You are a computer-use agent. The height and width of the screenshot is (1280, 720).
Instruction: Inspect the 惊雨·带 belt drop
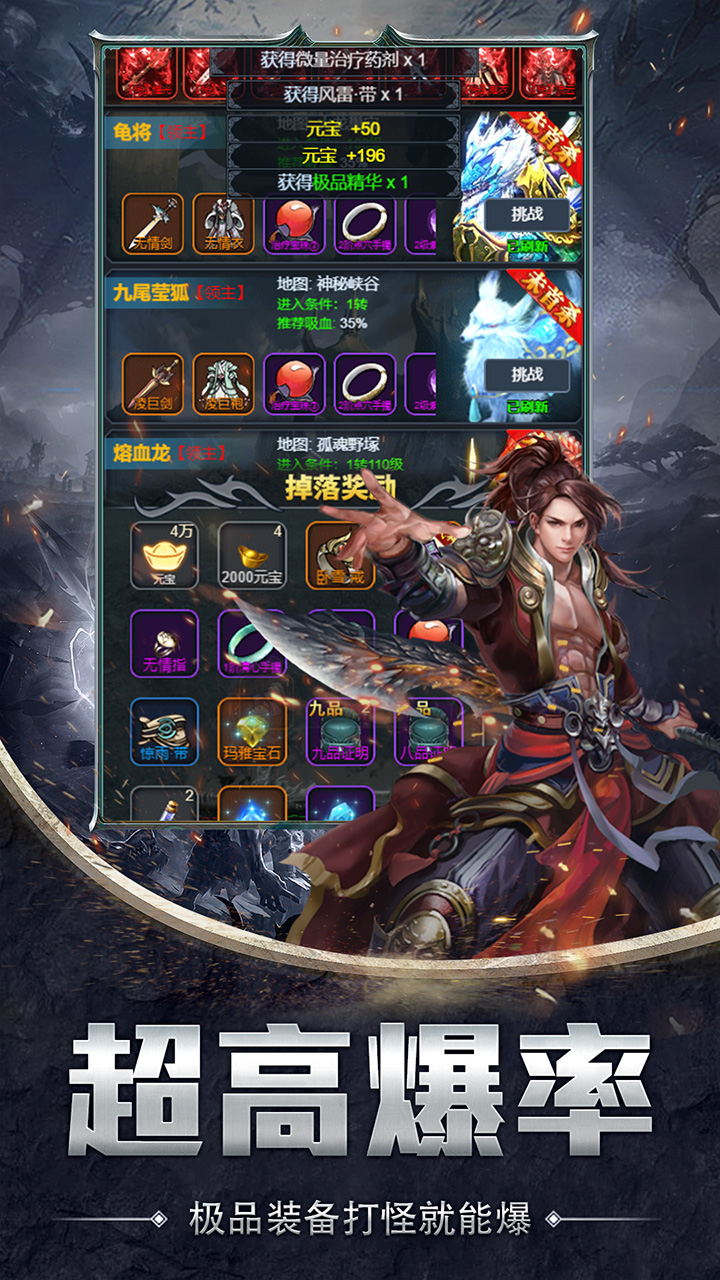pos(165,731)
